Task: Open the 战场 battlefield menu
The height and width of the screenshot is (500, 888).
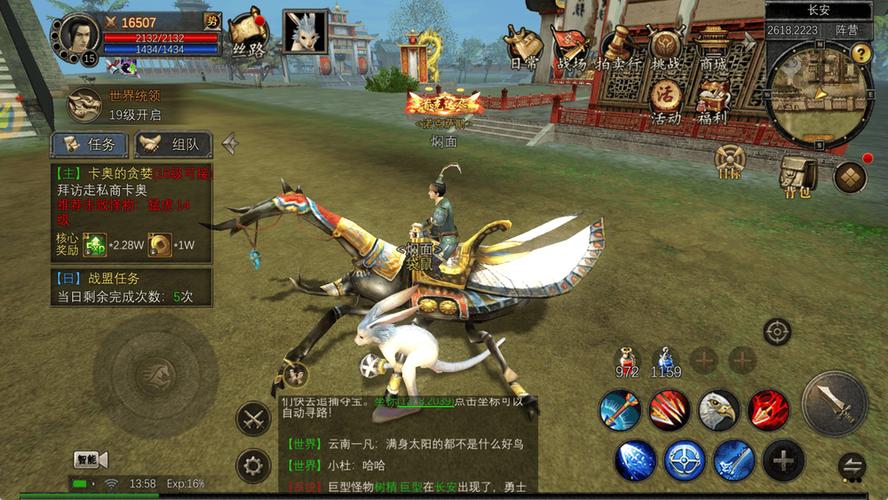Action: coord(571,47)
